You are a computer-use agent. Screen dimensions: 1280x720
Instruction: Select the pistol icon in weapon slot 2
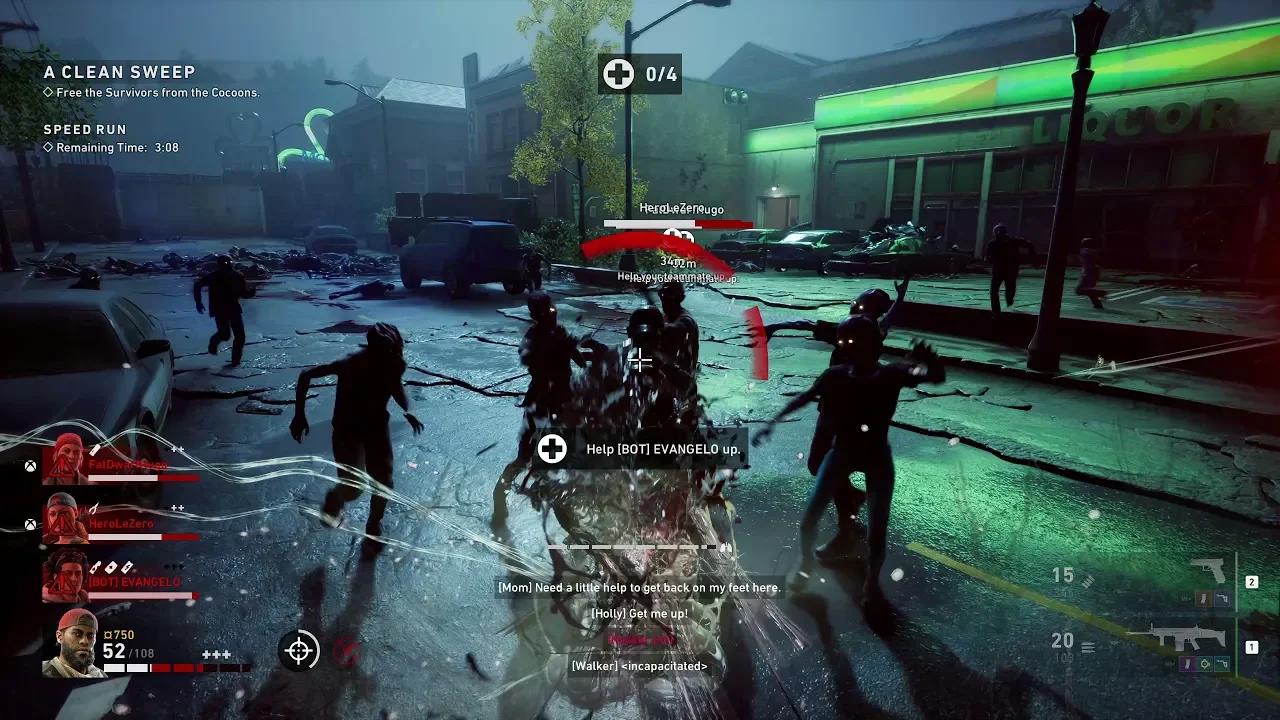[1207, 569]
